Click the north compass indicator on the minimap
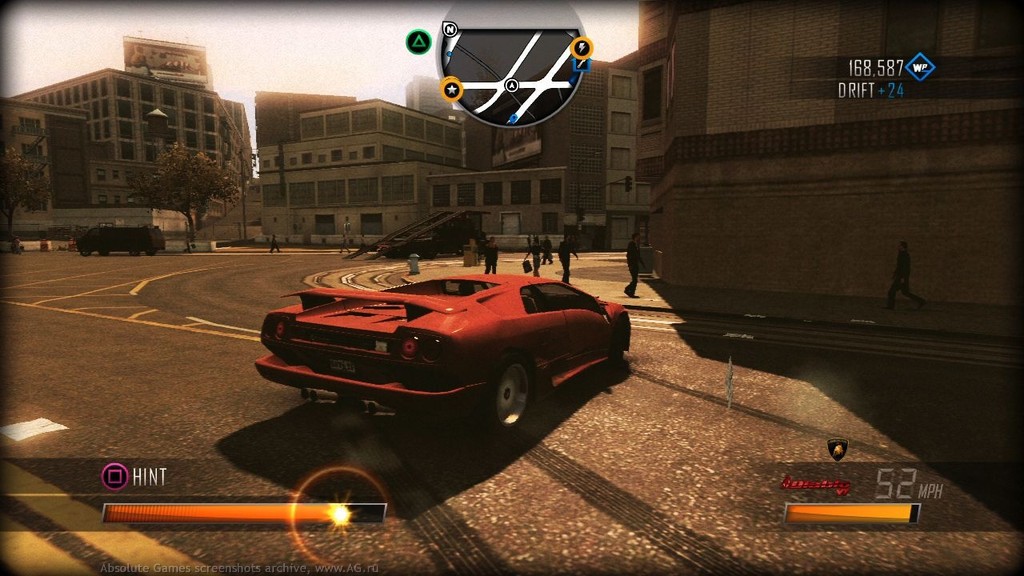The height and width of the screenshot is (576, 1024). [450, 29]
